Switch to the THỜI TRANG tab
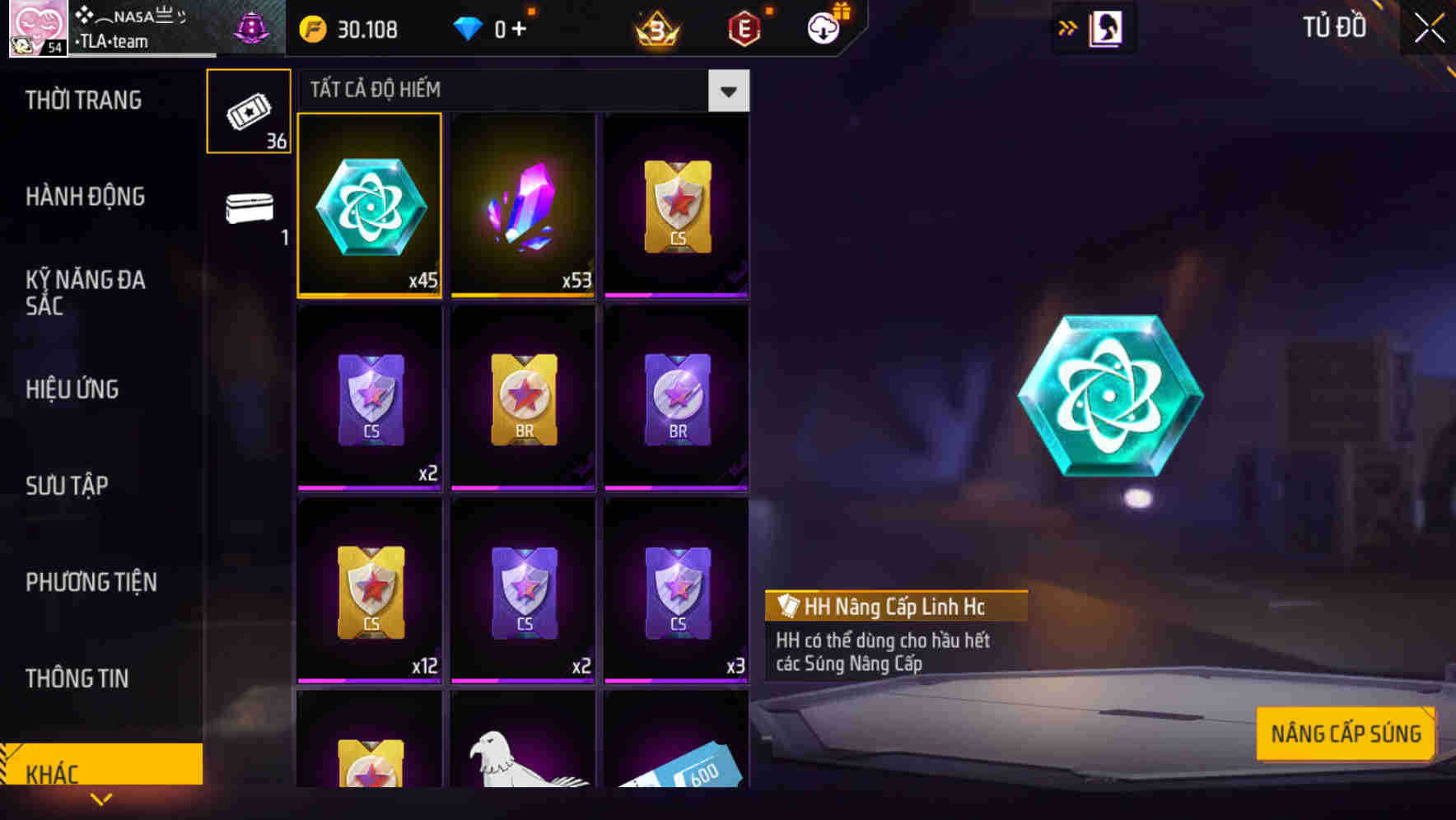Screen dimensions: 1456x820 pos(82,100)
